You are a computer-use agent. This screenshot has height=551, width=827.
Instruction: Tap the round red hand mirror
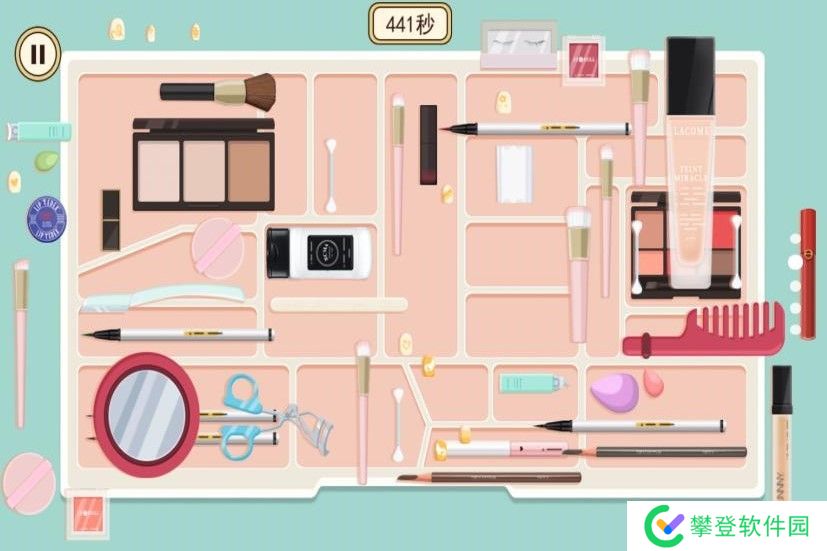point(146,412)
